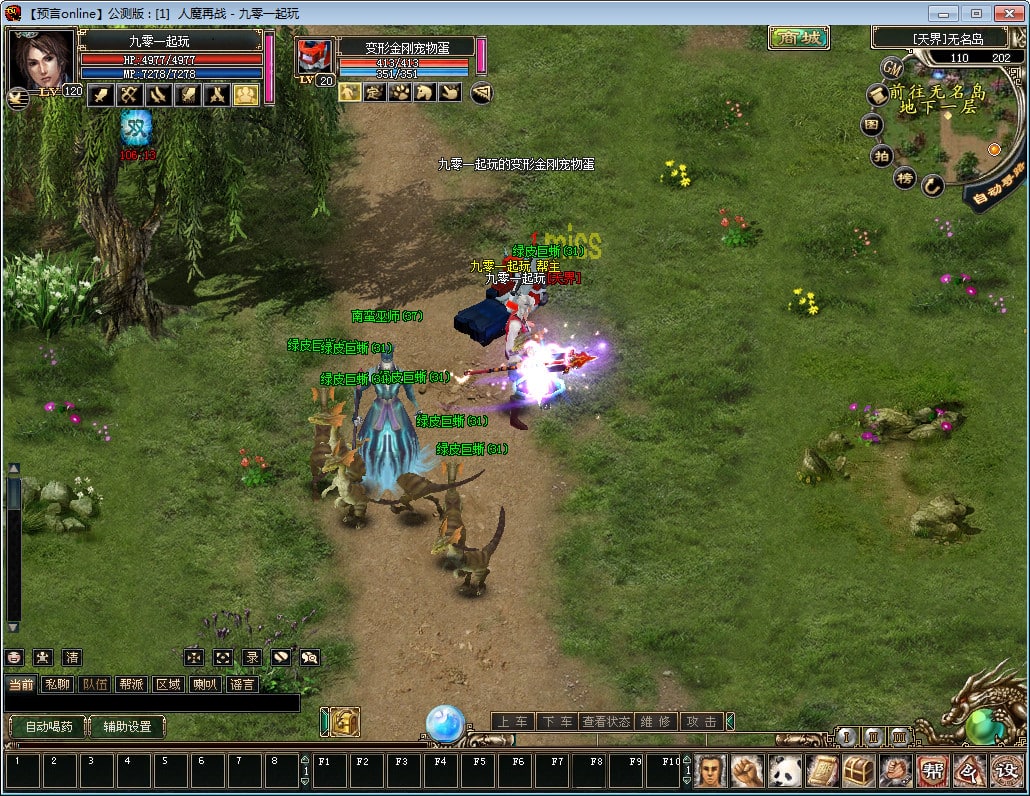
Task: Switch to the 区域 area chat tab
Action: tap(168, 685)
